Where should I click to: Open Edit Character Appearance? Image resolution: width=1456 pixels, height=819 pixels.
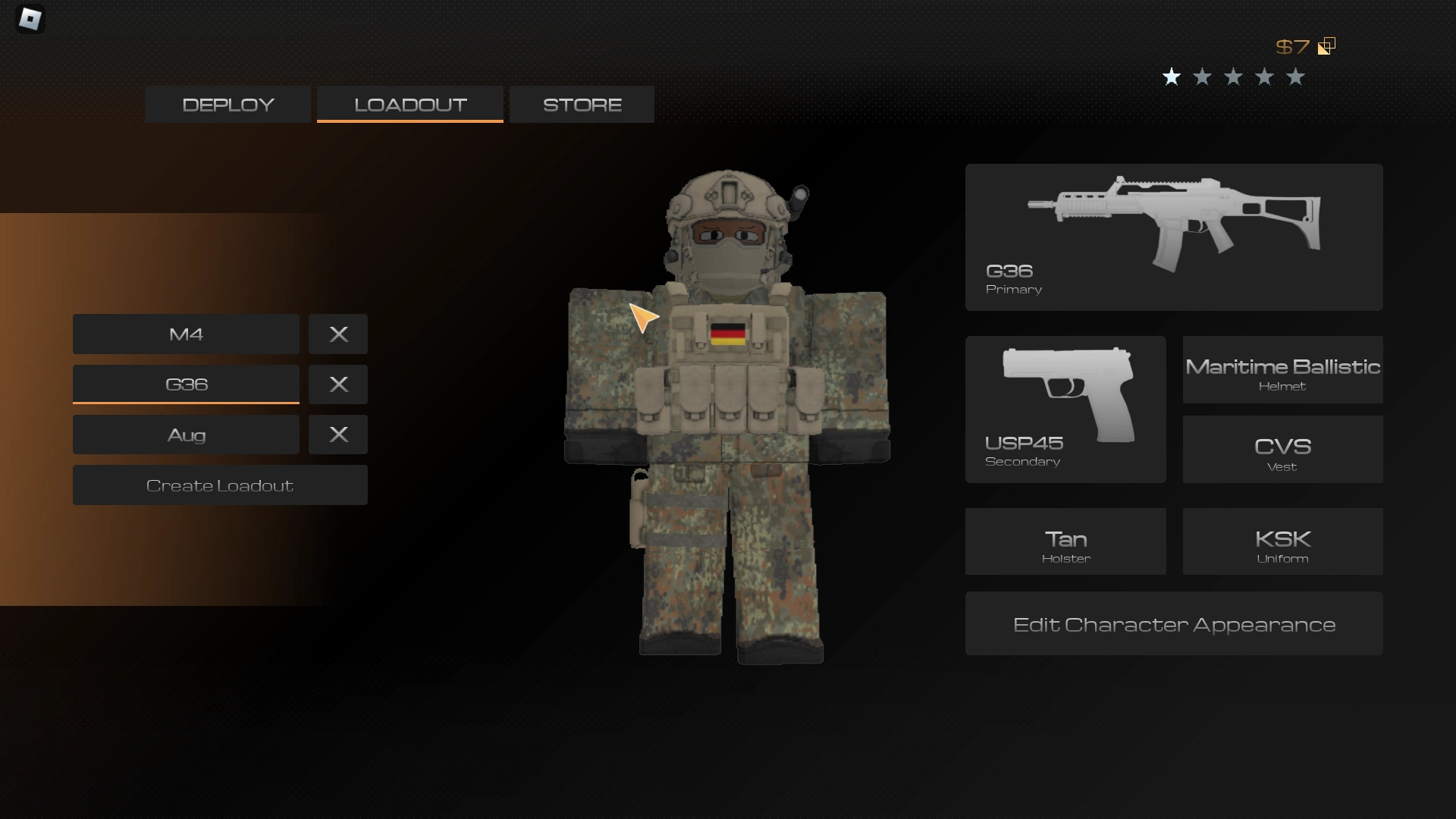click(x=1174, y=624)
